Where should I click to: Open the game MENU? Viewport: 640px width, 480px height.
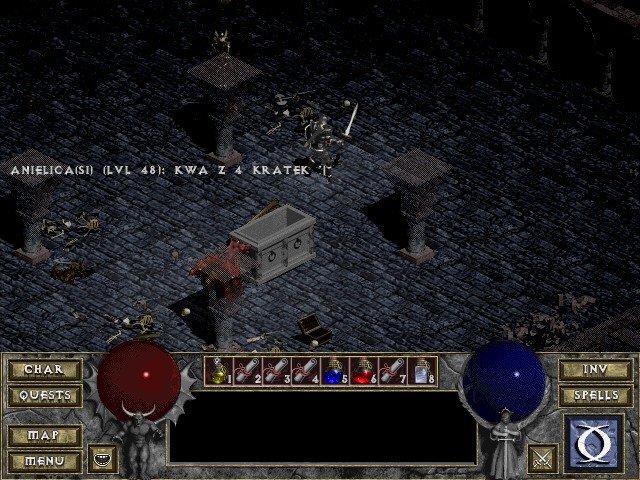(x=44, y=461)
